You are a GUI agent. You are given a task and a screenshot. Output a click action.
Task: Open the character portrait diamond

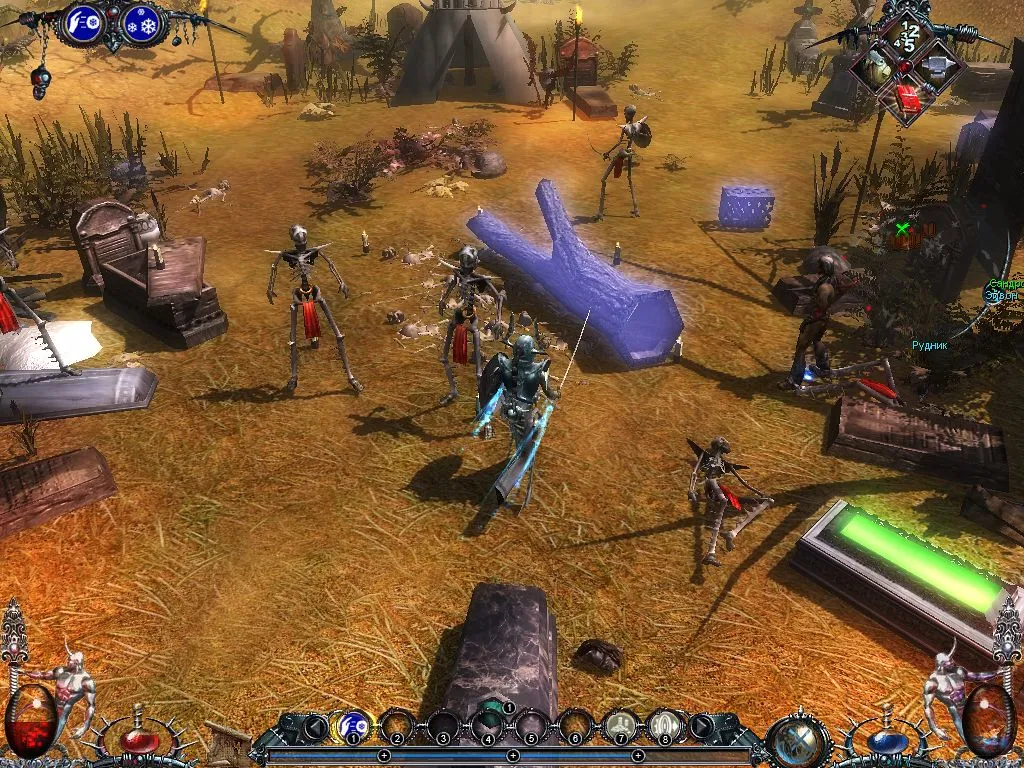(875, 68)
